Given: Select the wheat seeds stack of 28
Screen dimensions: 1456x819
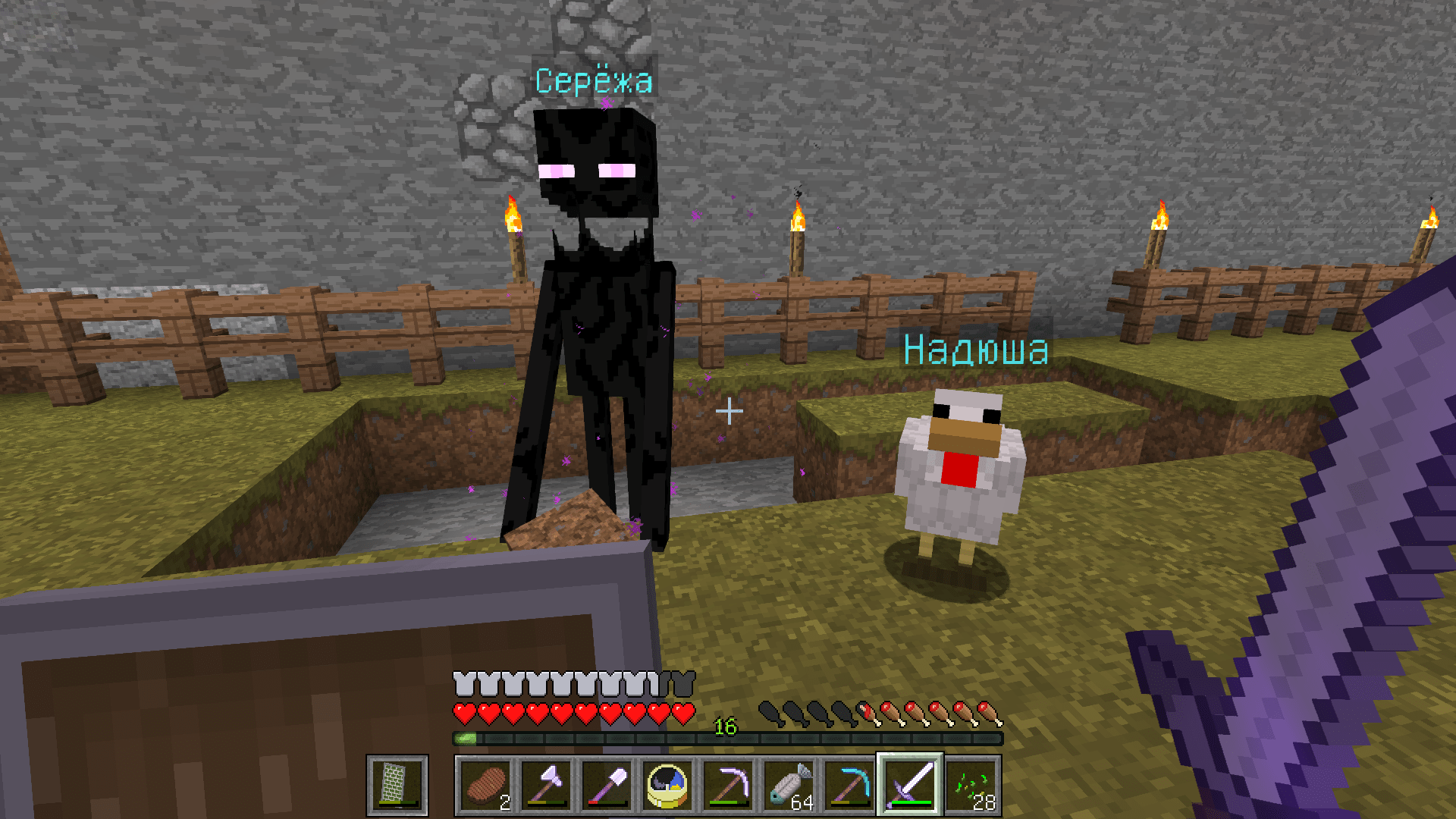Looking at the screenshot, I should pyautogui.click(x=971, y=785).
